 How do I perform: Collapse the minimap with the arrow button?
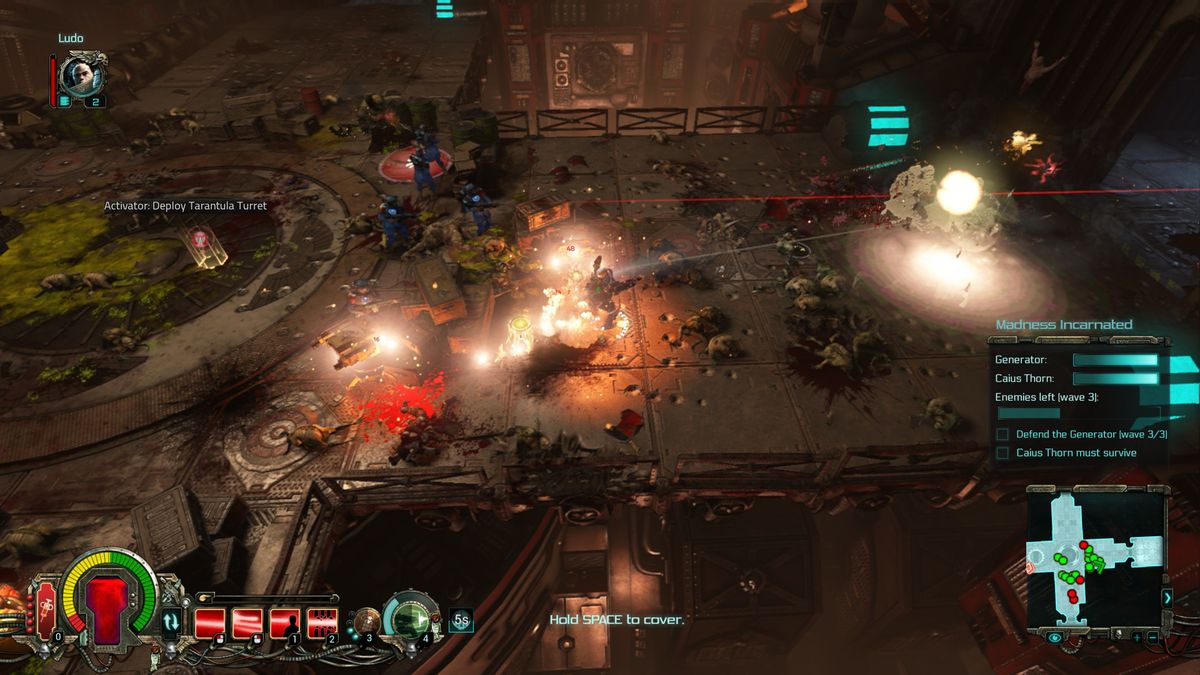1167,597
